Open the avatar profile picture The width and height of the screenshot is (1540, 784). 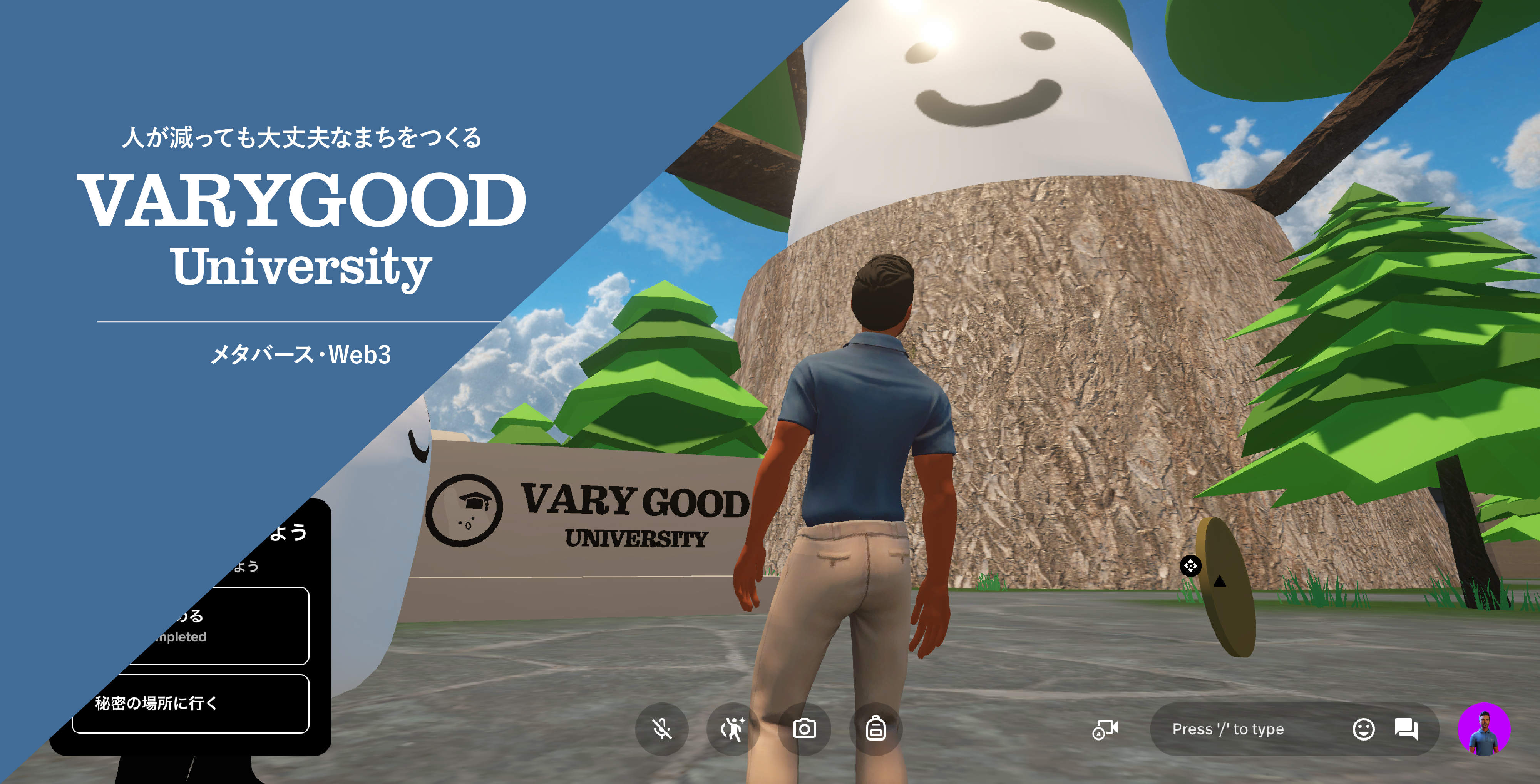click(x=1484, y=729)
